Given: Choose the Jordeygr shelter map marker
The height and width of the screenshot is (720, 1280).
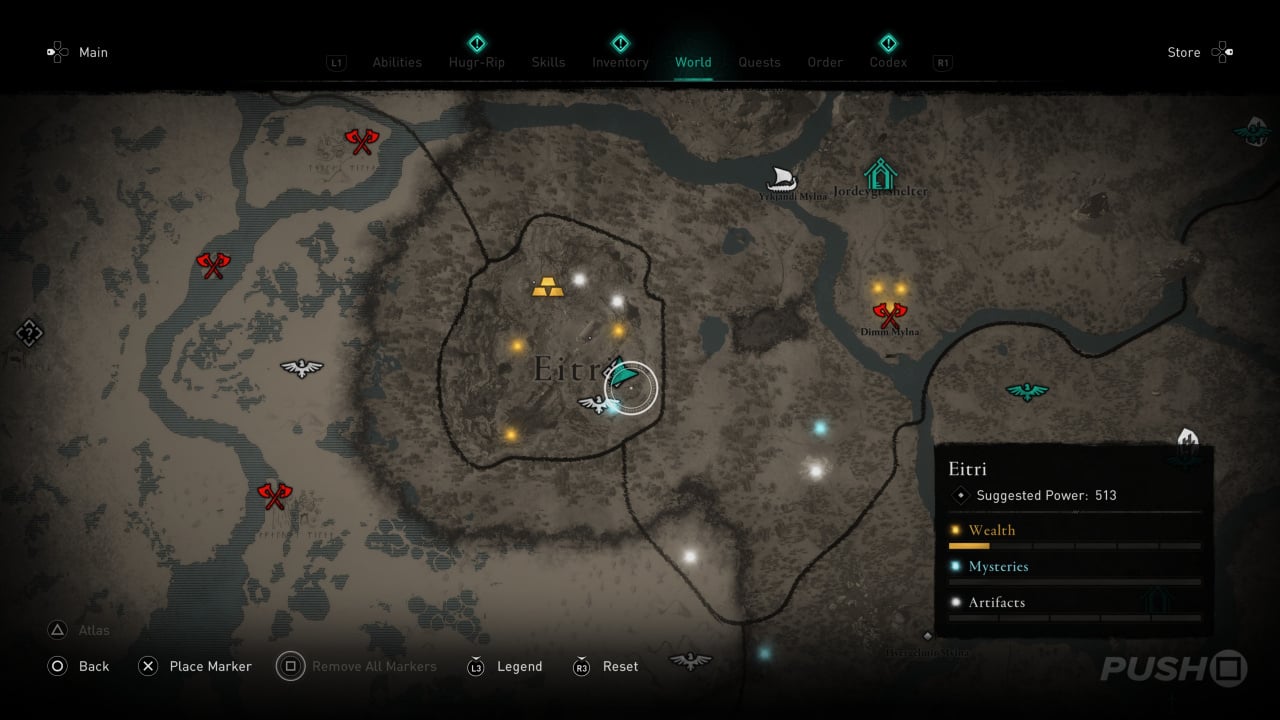Looking at the screenshot, I should (x=880, y=174).
